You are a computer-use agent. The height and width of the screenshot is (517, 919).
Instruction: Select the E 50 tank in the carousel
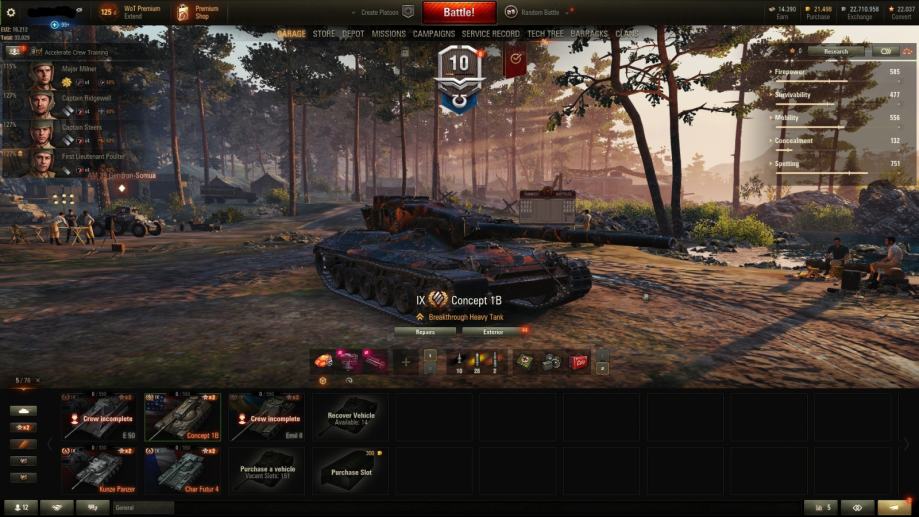(100, 417)
